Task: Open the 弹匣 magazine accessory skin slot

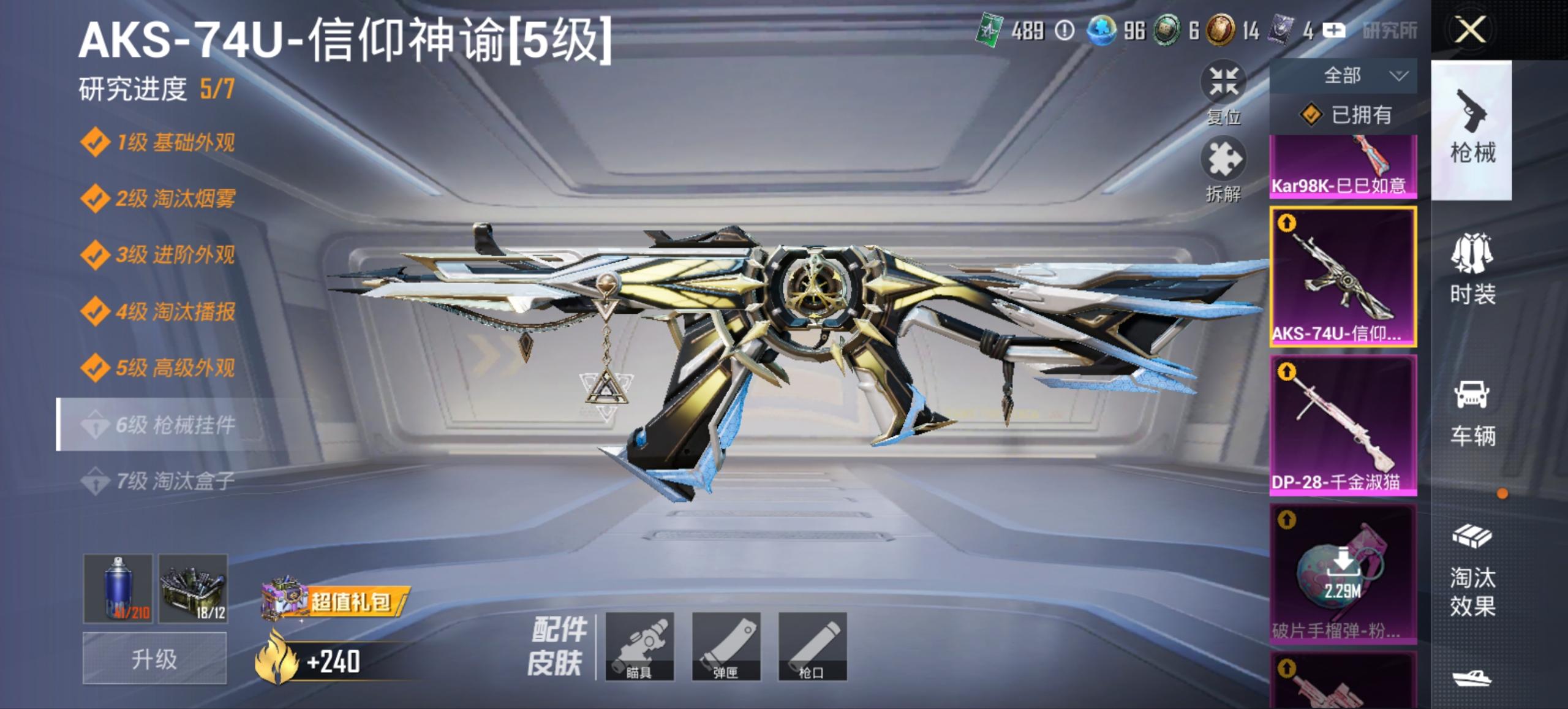Action: (726, 645)
